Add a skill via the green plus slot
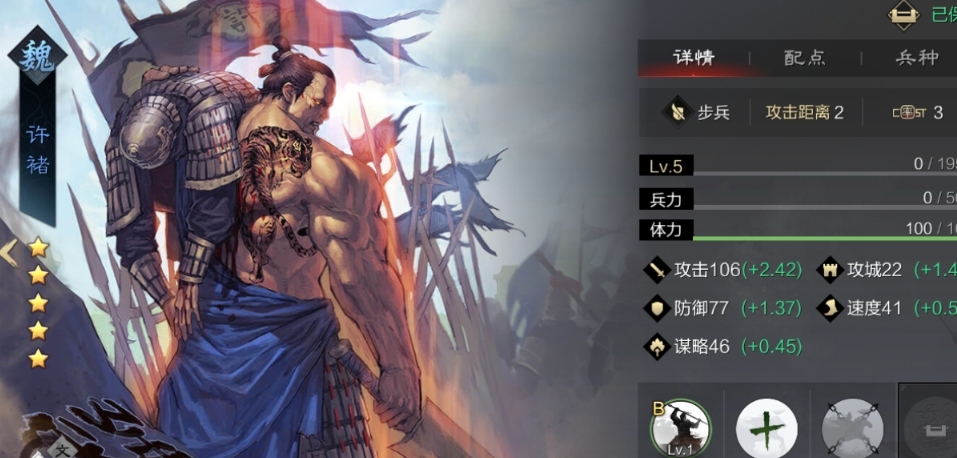The height and width of the screenshot is (458, 957). [x=766, y=429]
